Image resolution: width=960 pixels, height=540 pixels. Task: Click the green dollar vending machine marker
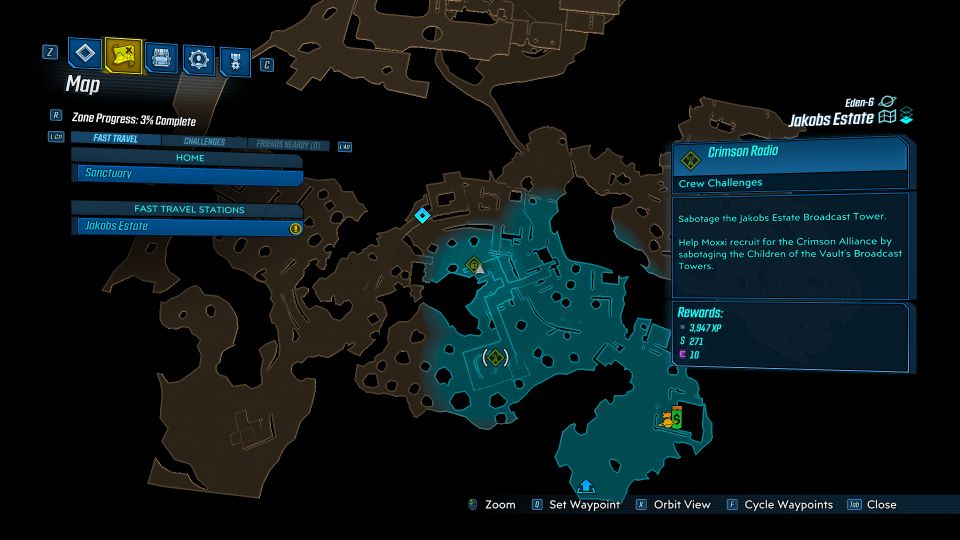coord(677,420)
